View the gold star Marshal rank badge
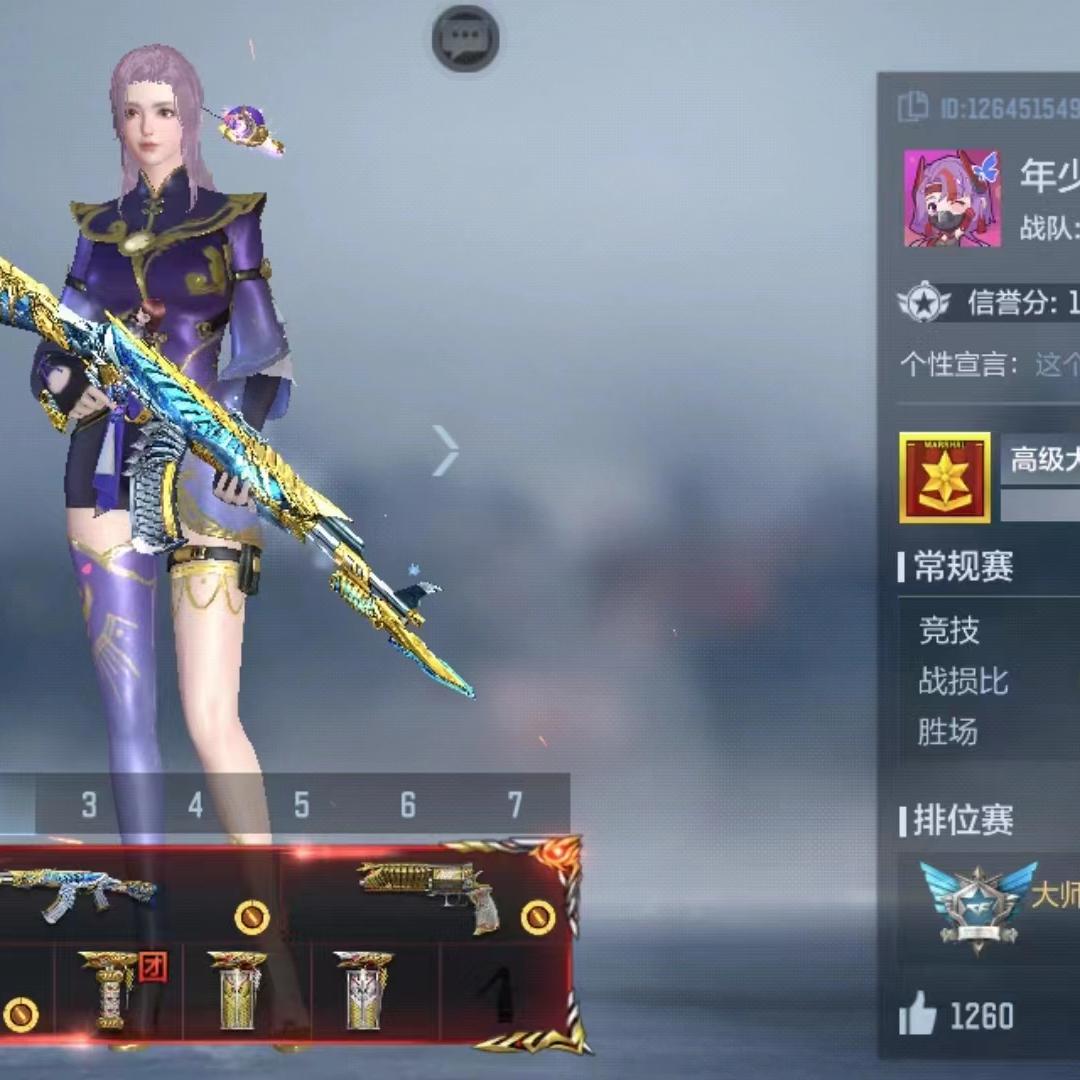The width and height of the screenshot is (1080, 1080). (944, 478)
